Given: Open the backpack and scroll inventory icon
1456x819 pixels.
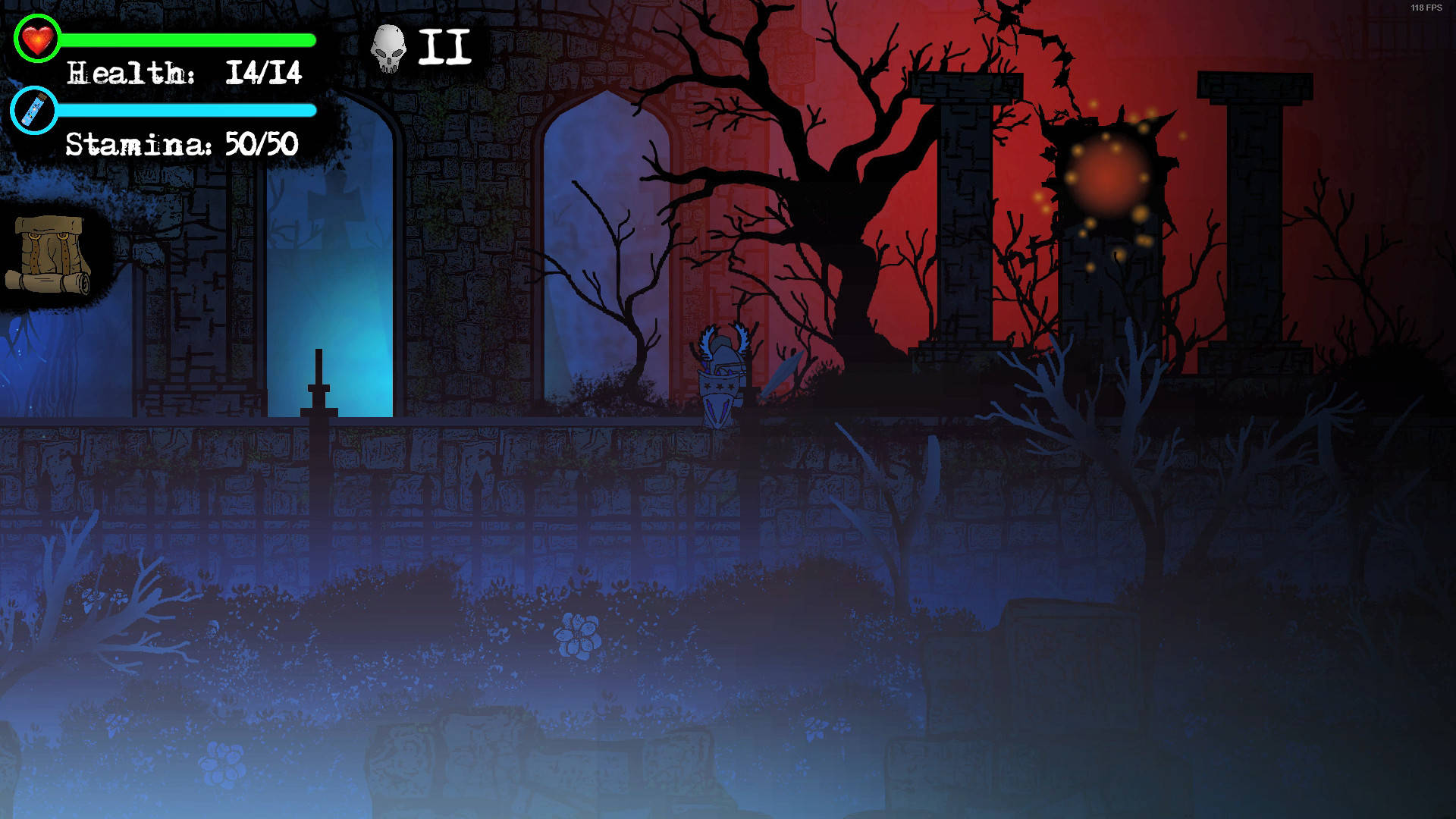Looking at the screenshot, I should point(49,255).
